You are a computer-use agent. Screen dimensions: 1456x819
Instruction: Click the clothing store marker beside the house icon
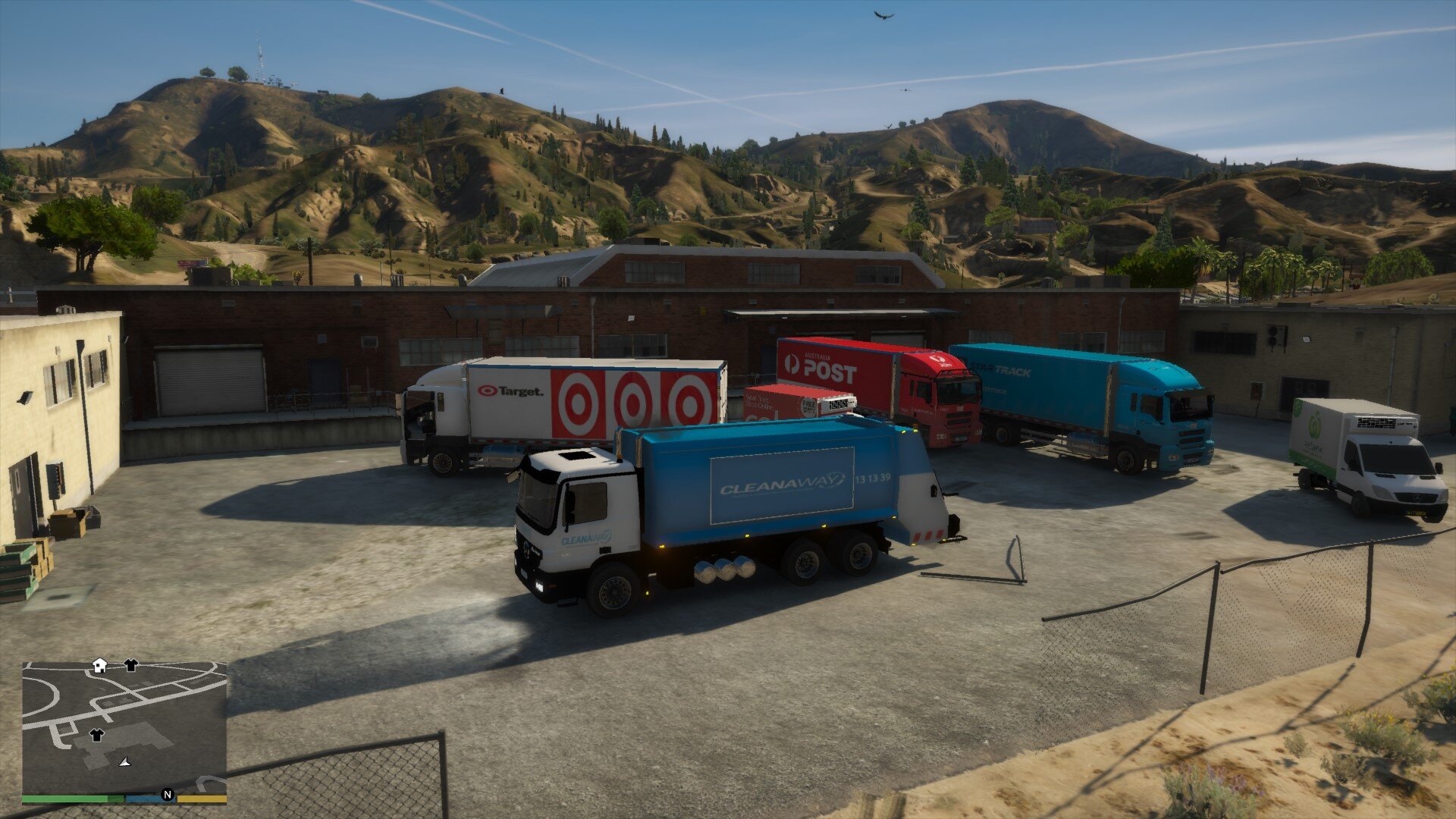130,665
